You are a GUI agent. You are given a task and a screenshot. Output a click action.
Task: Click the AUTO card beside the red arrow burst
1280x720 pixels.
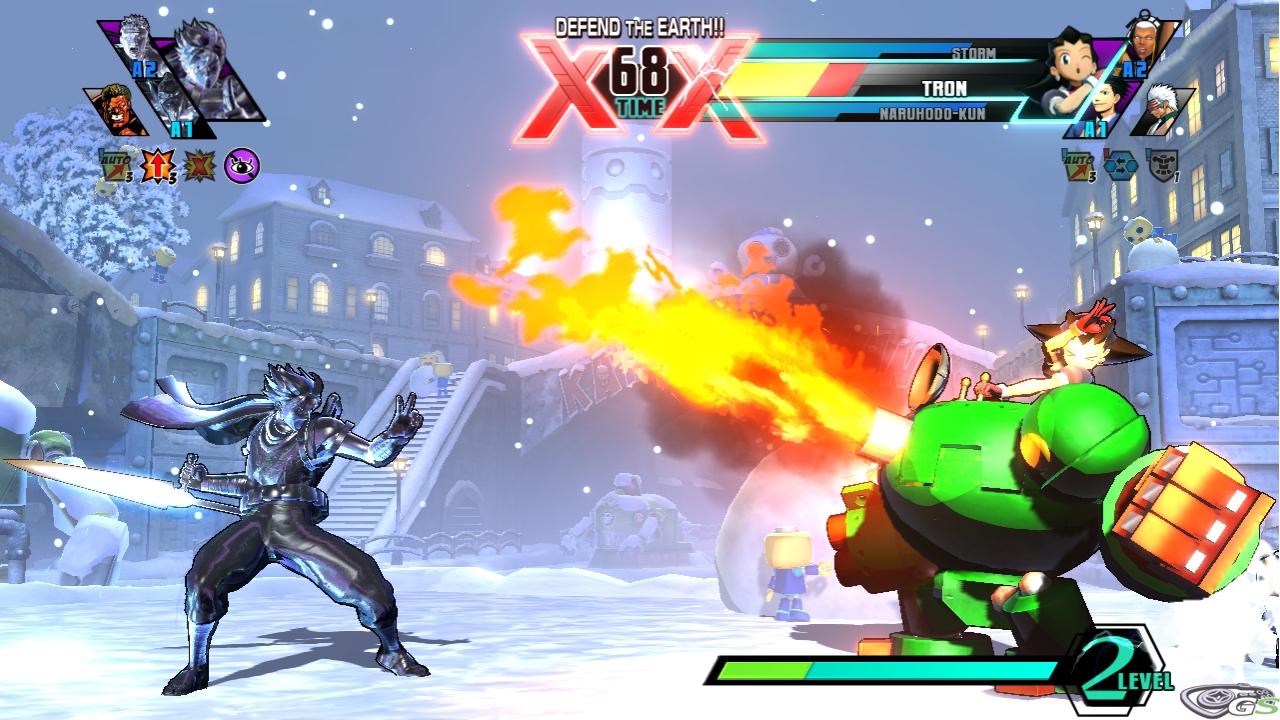point(117,165)
